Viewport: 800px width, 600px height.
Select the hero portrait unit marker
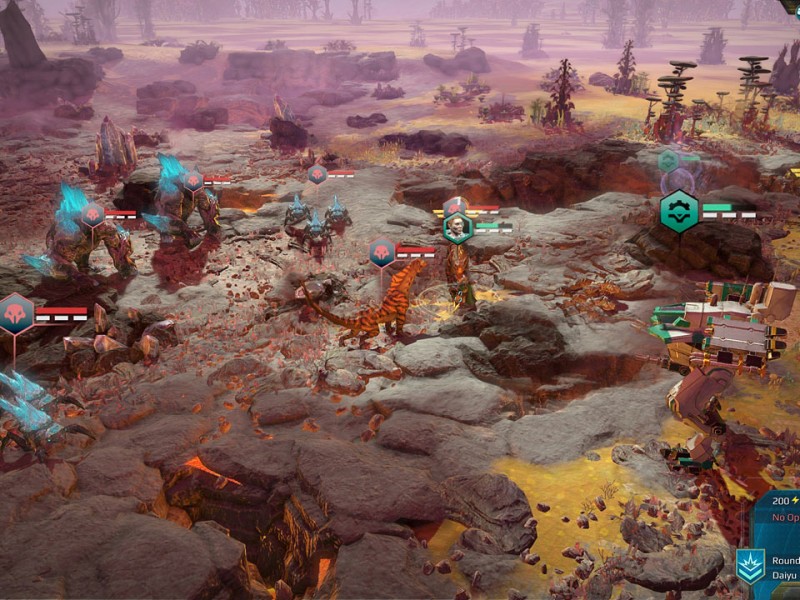point(458,227)
